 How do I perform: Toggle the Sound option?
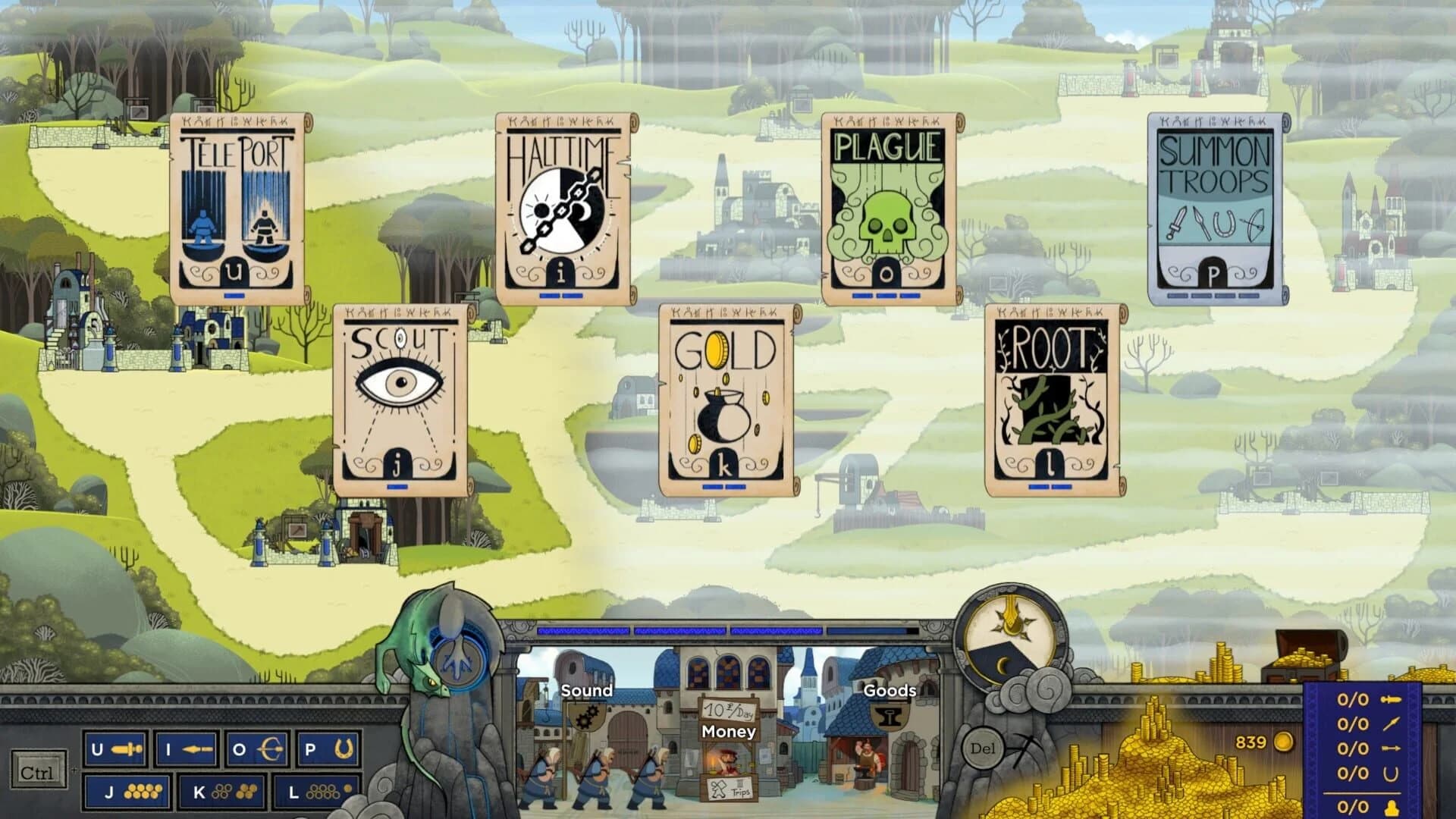click(x=588, y=691)
